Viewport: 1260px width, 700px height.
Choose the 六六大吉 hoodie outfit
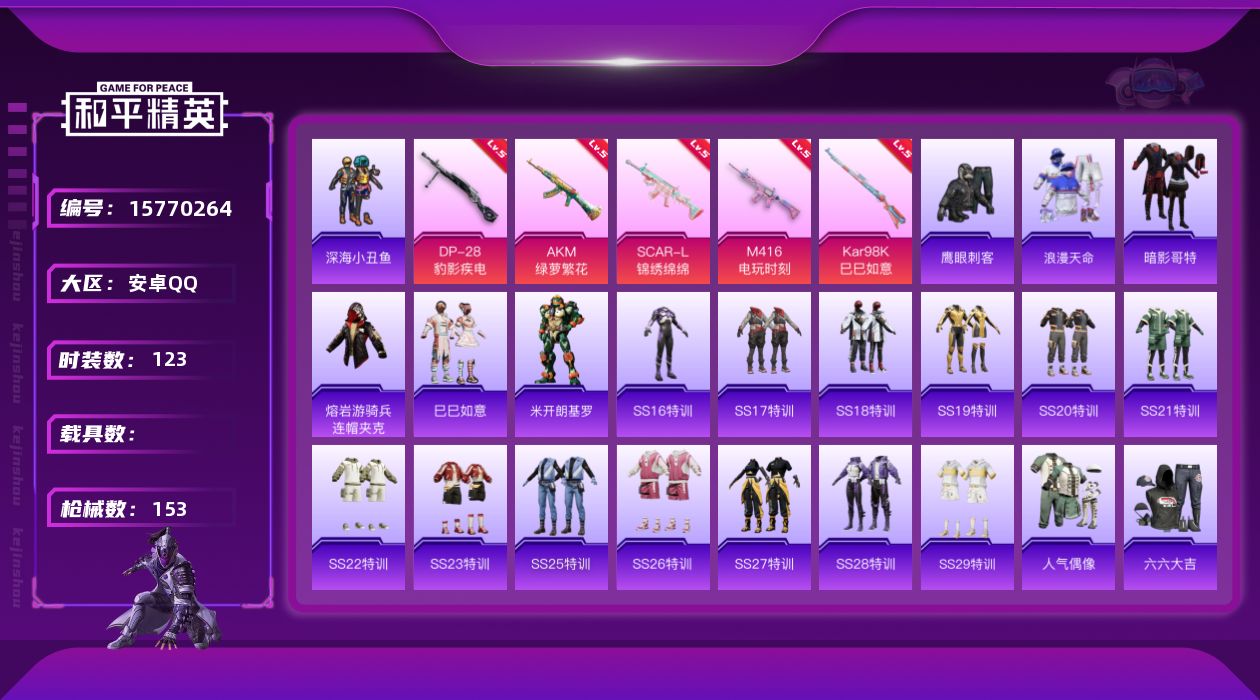click(x=1170, y=517)
